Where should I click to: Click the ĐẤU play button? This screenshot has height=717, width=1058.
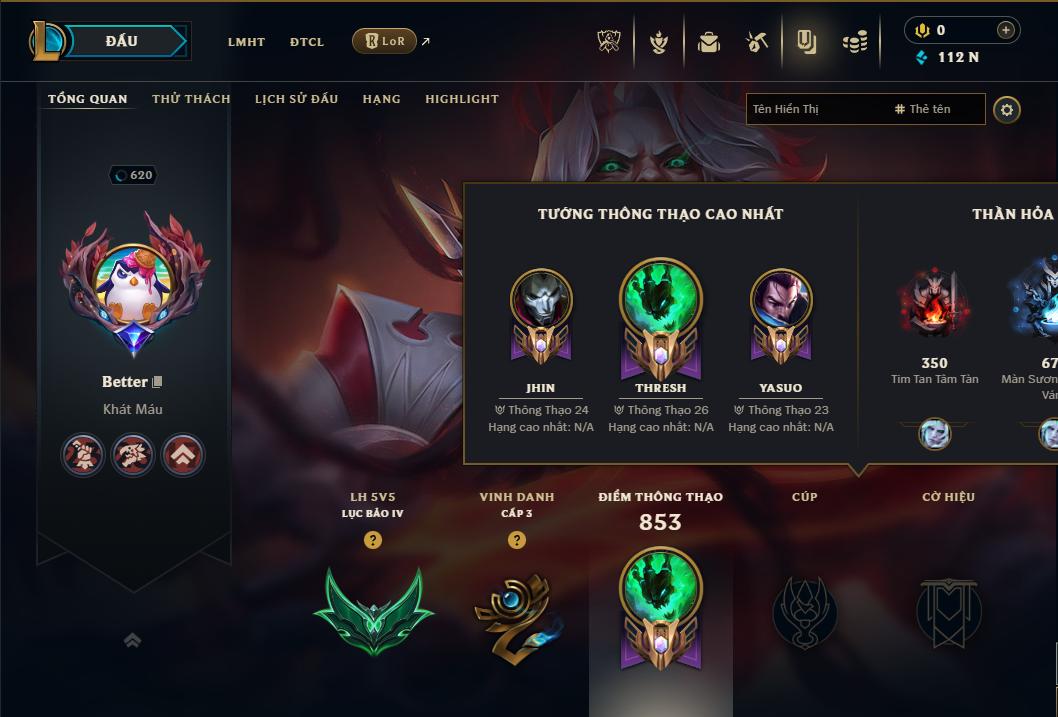click(121, 41)
